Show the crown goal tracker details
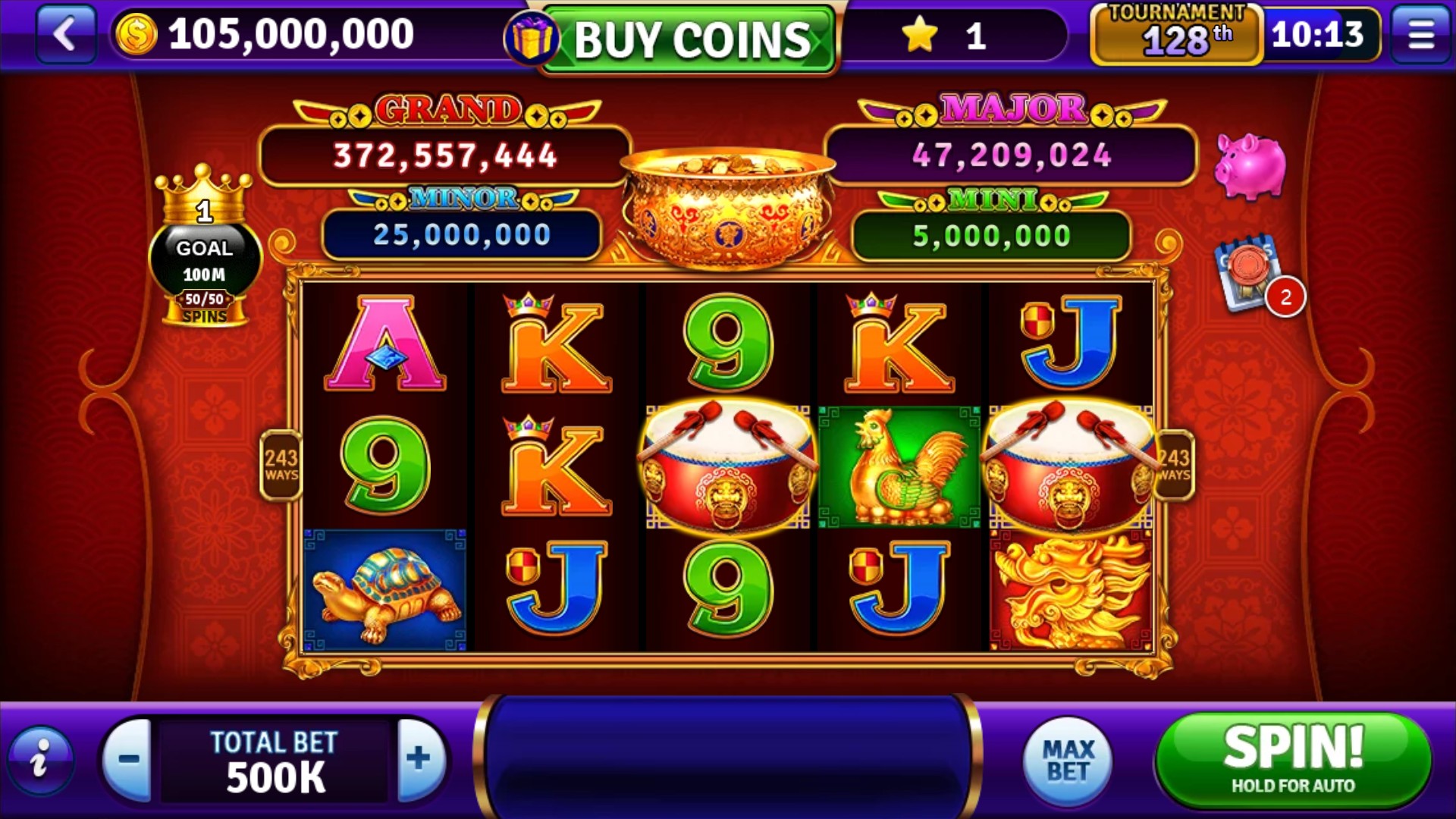The width and height of the screenshot is (1456, 819). 204,250
